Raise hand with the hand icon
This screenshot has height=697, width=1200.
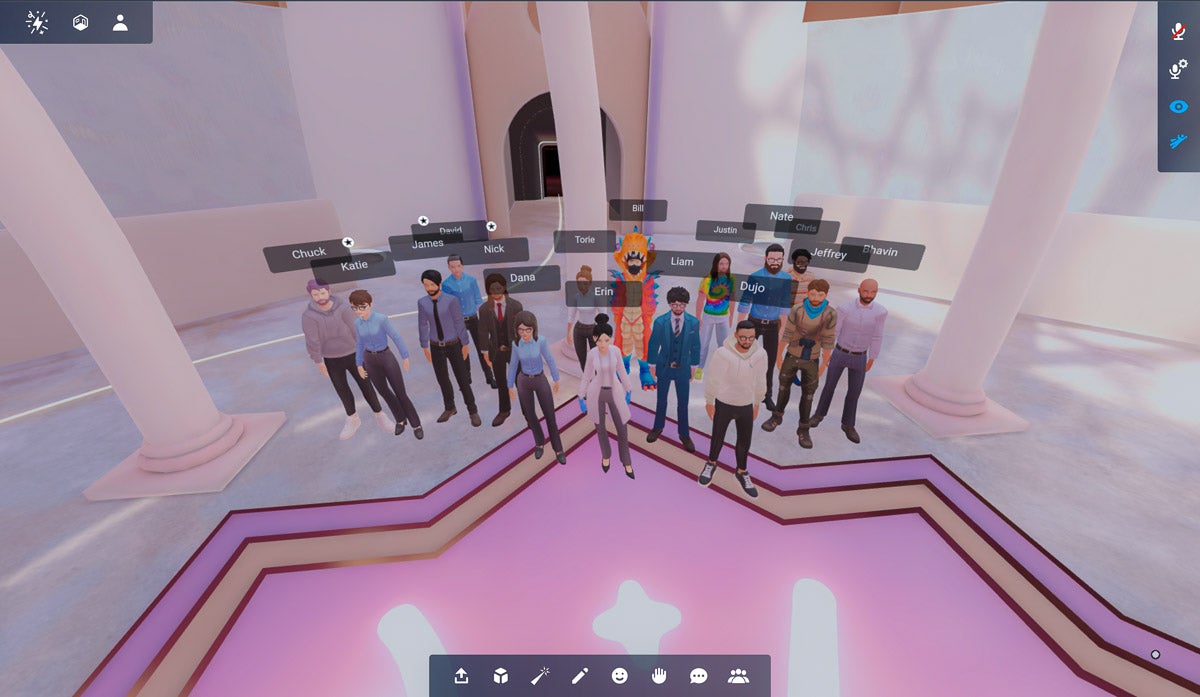click(659, 676)
